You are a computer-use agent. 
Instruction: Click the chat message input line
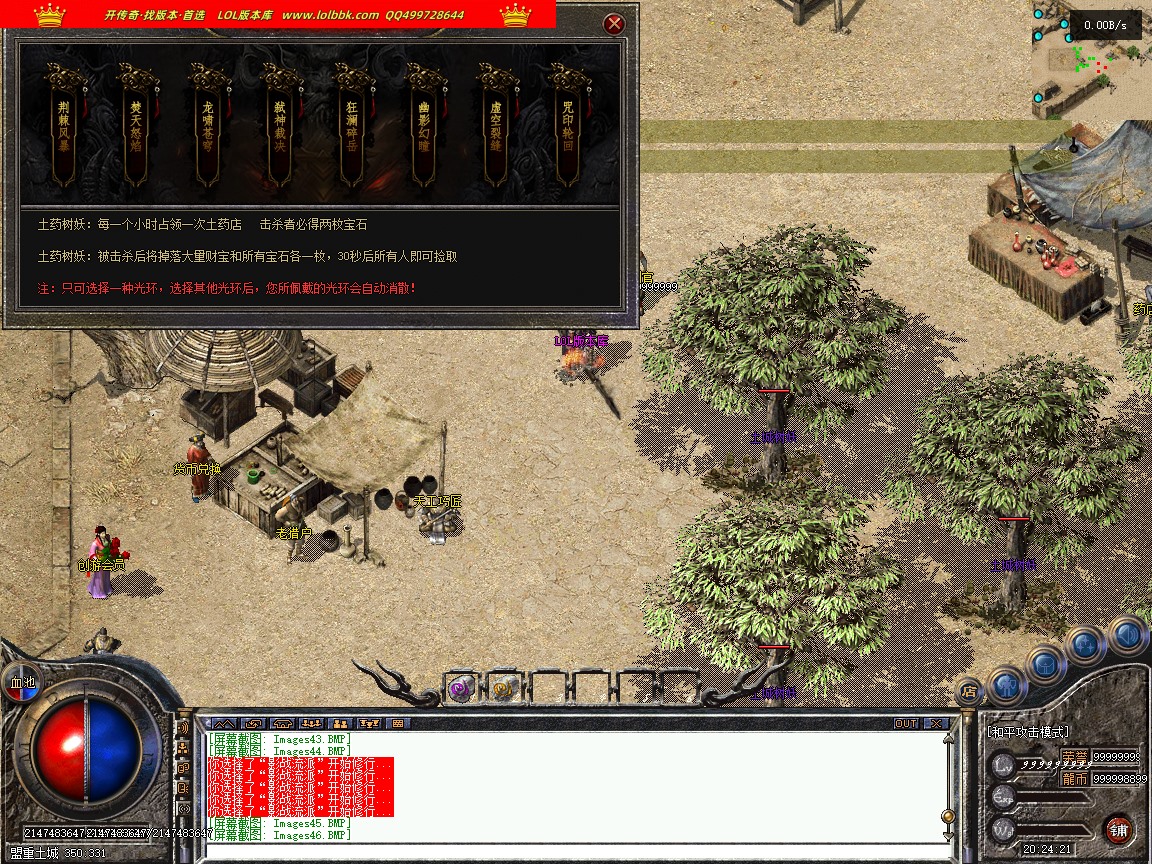coord(570,850)
